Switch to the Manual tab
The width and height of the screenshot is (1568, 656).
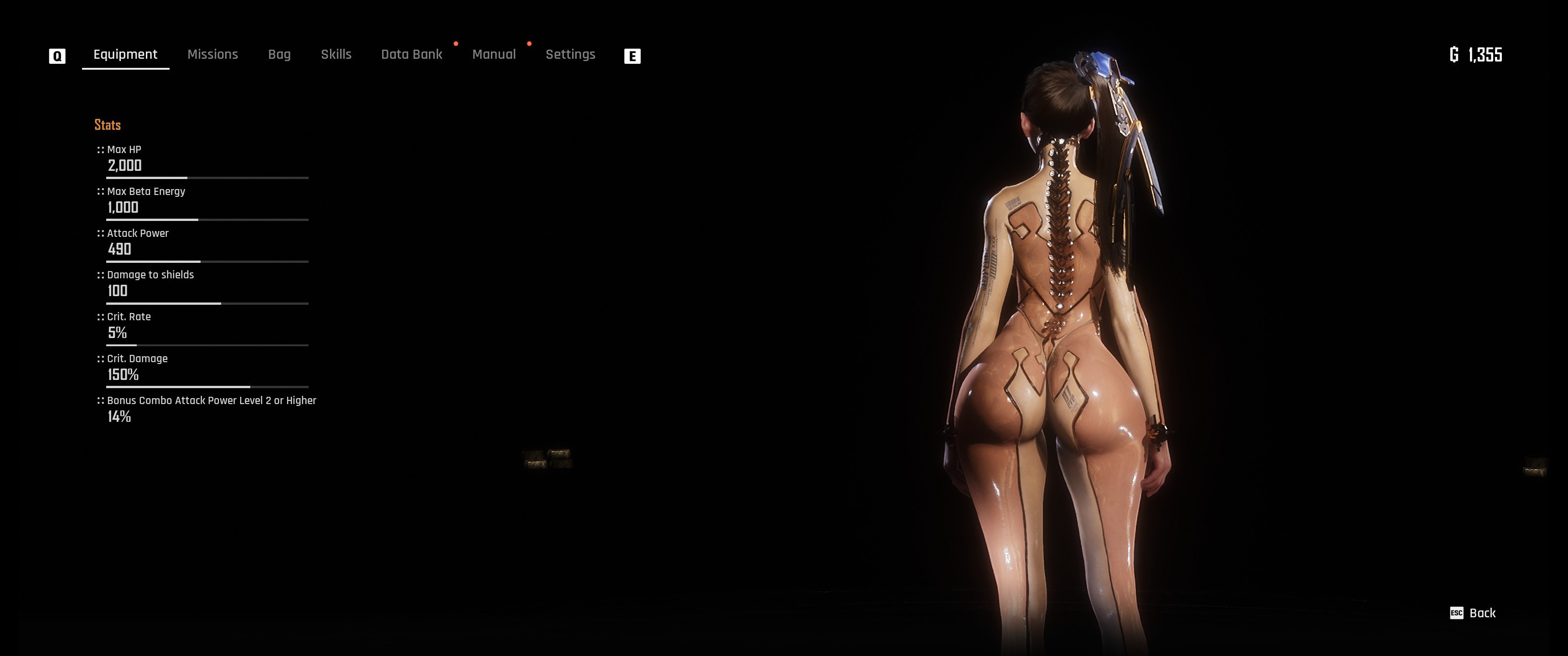[494, 55]
